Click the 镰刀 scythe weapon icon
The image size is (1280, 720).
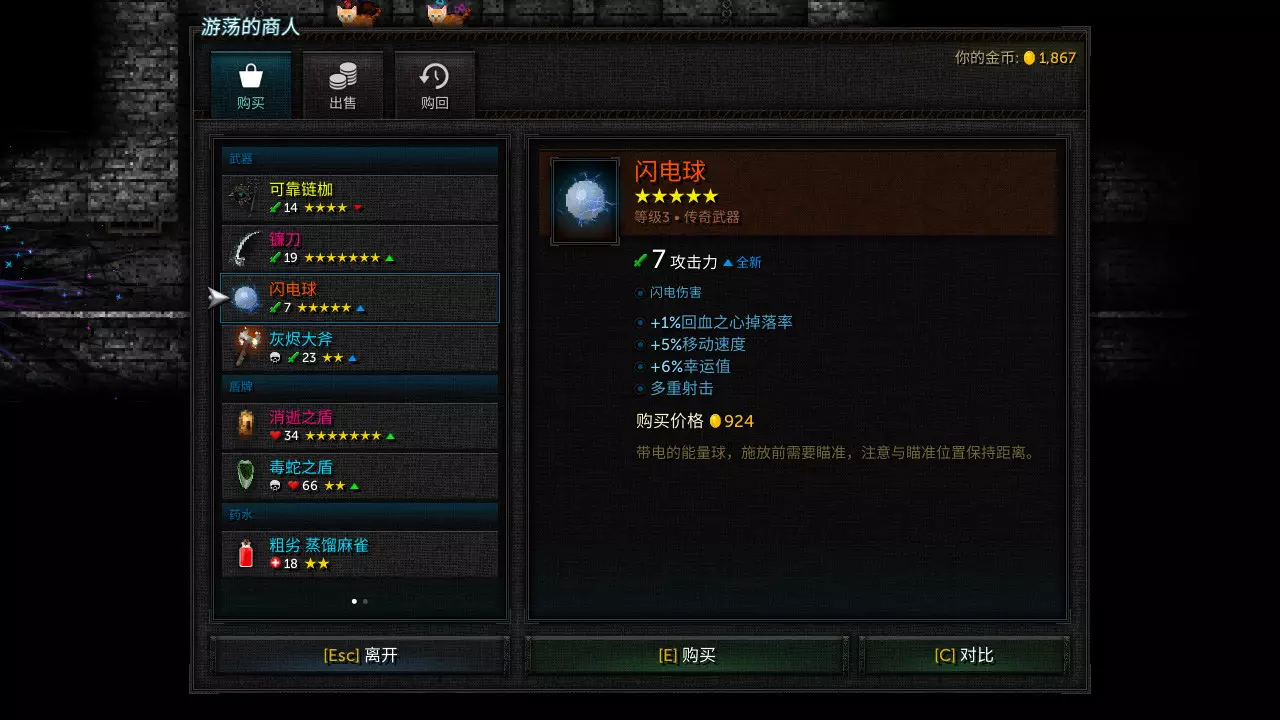(x=243, y=248)
